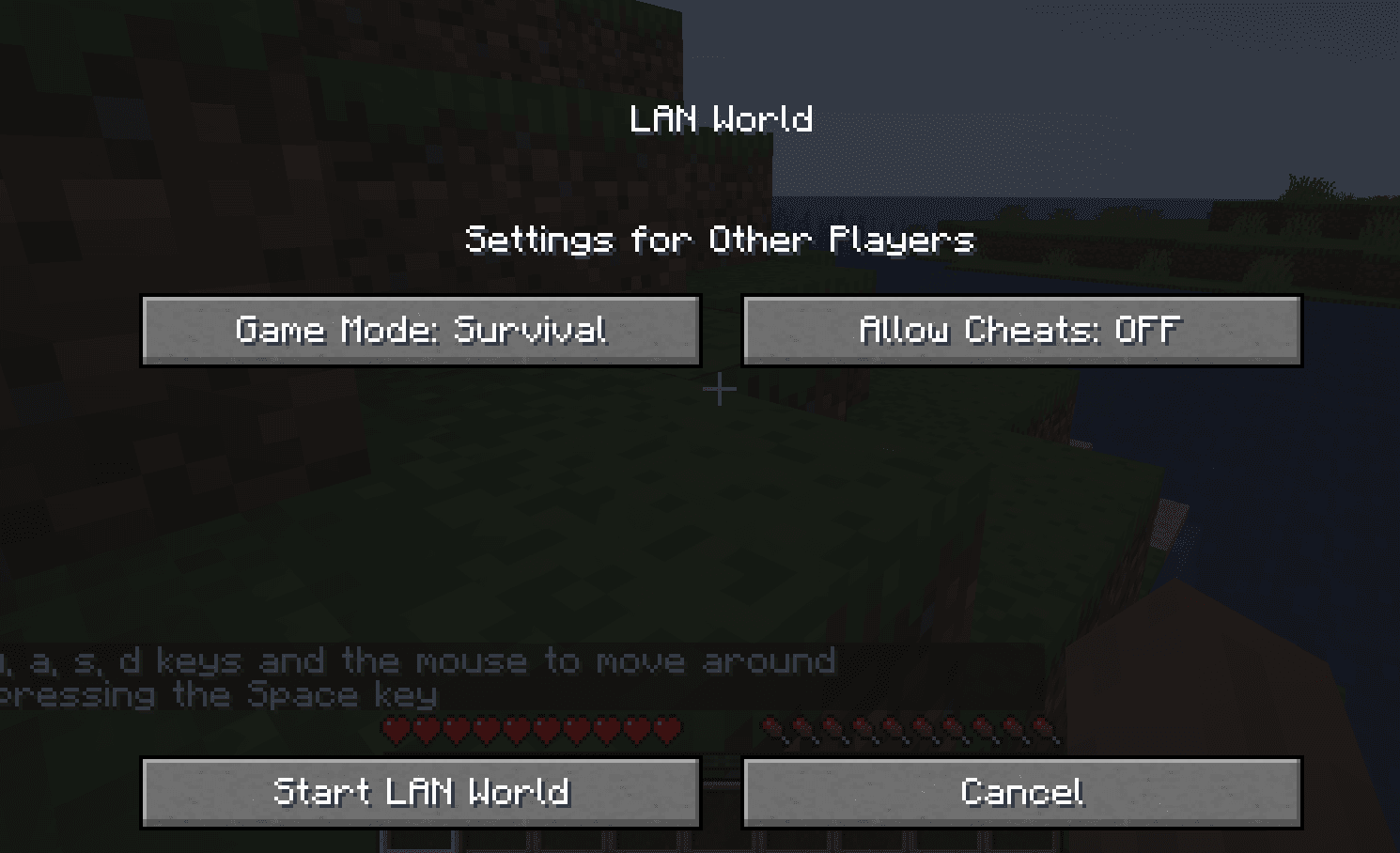The width and height of the screenshot is (1400, 853).
Task: Click the Game Mode: Survival button
Action: pos(420,330)
